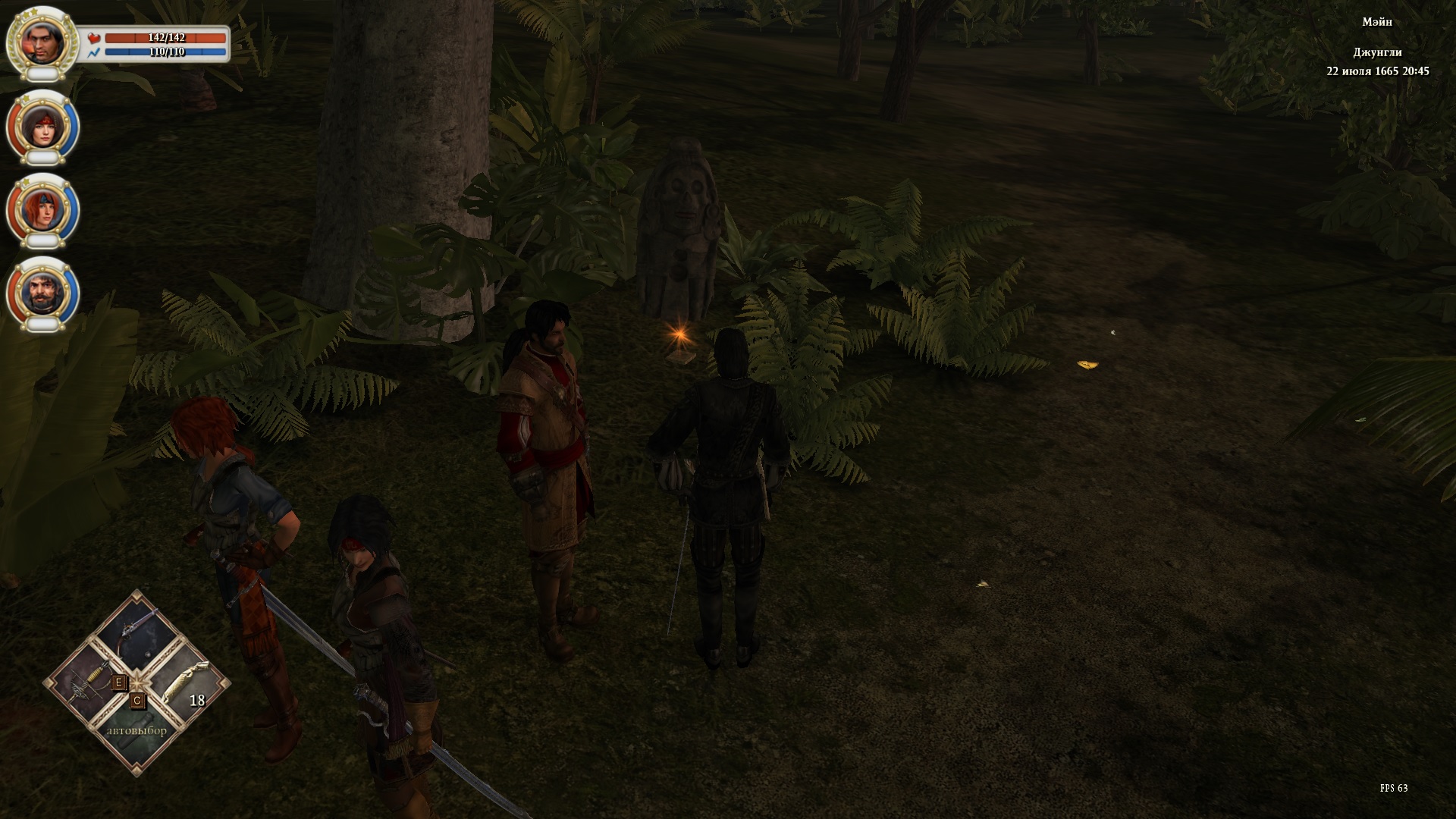
Task: Select the main hero portrait
Action: point(41,40)
